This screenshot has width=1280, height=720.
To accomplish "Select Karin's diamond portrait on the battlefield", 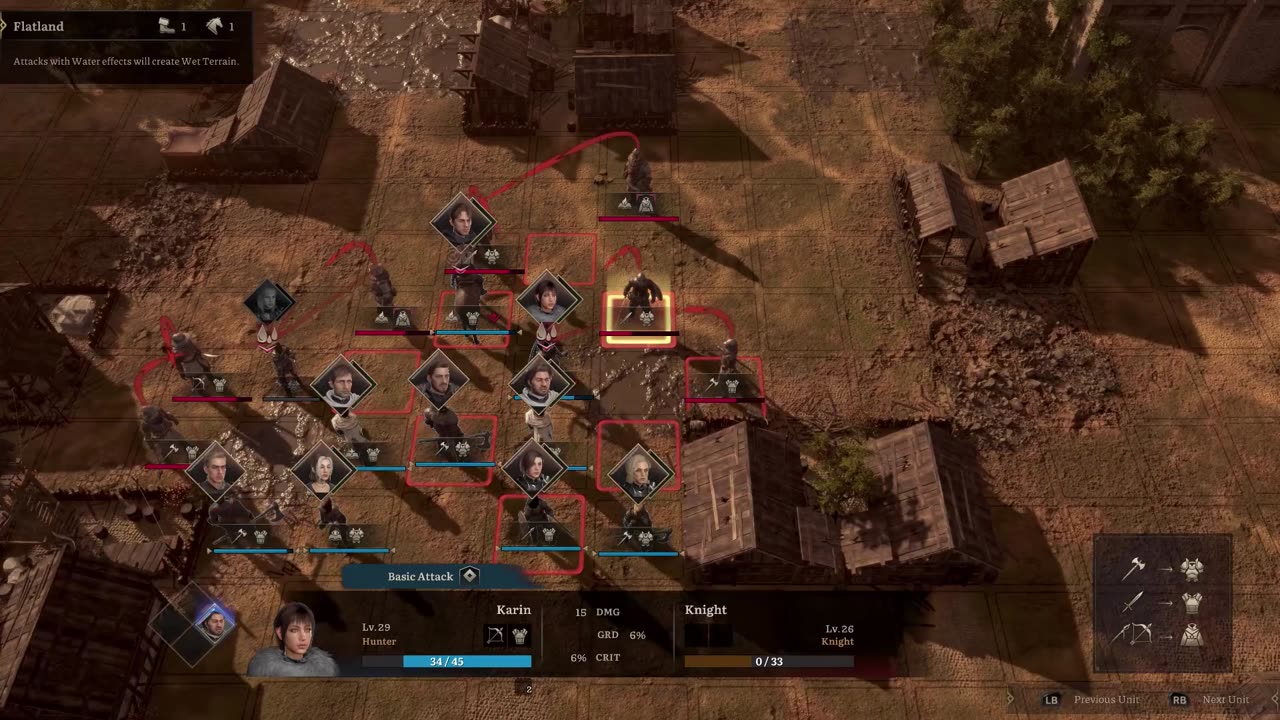I will (548, 298).
